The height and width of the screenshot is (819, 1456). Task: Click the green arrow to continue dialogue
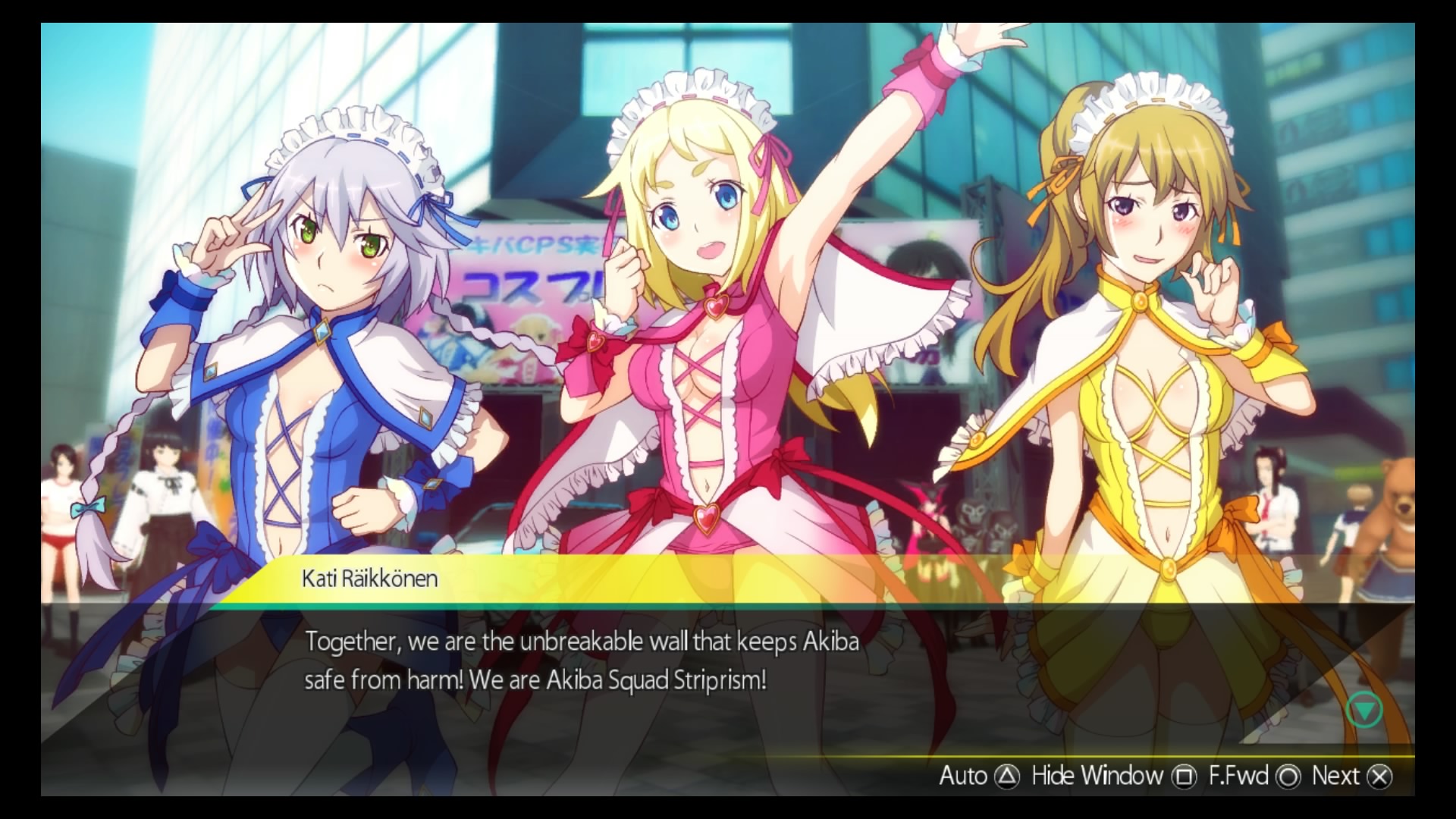(1363, 711)
